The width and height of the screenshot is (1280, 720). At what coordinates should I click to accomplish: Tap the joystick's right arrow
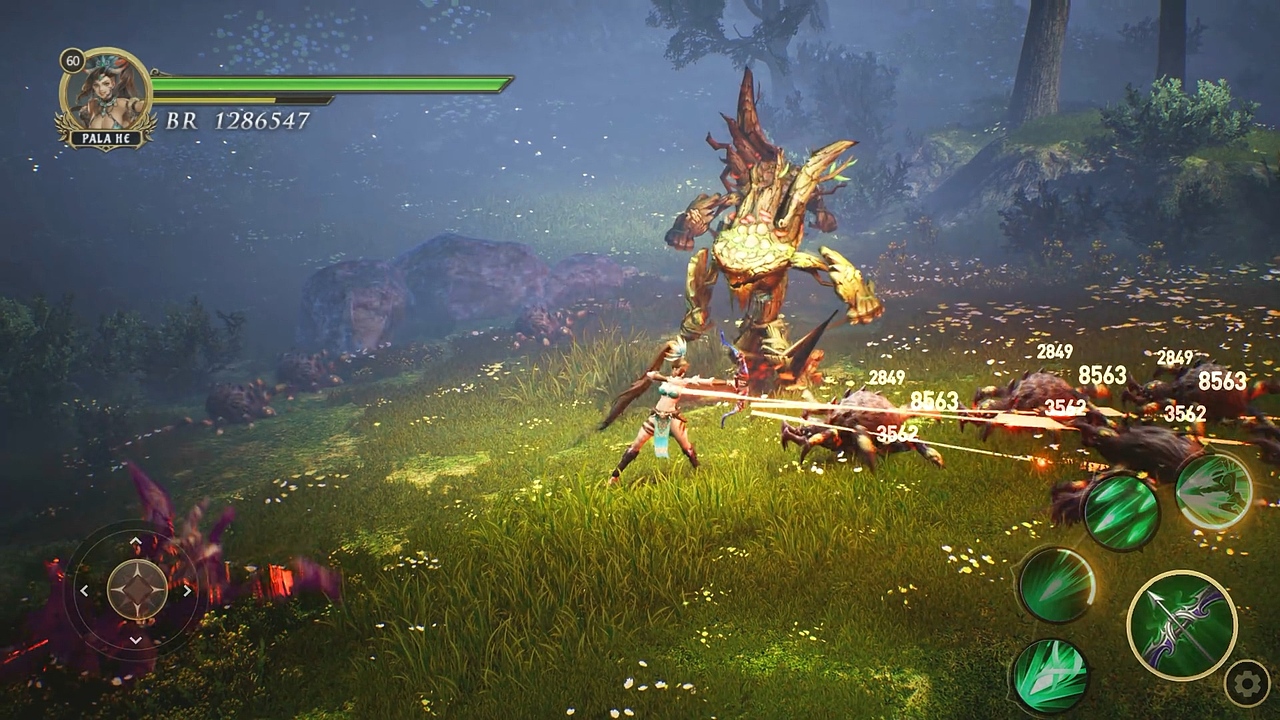tap(187, 591)
